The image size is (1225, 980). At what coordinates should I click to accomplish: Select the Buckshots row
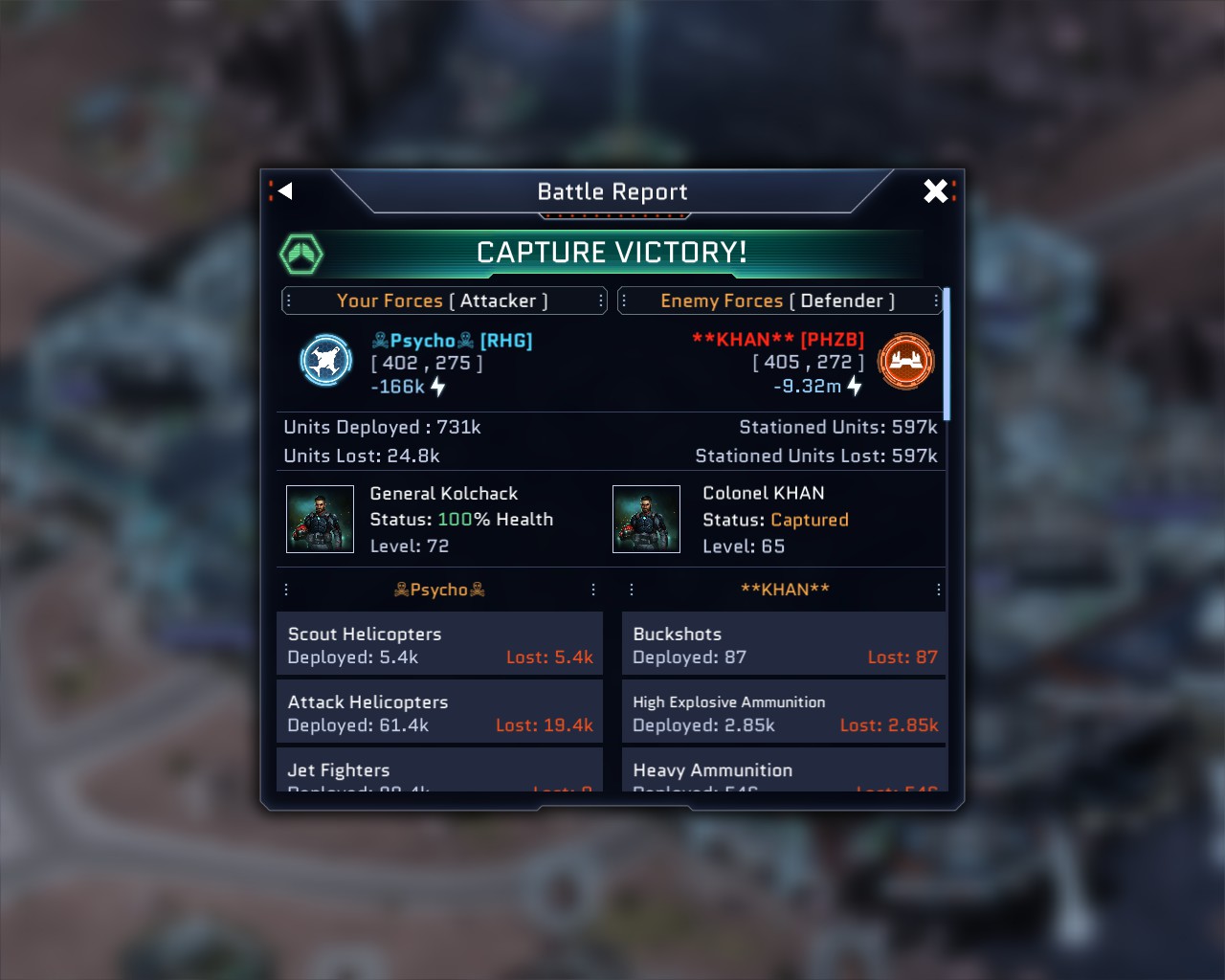784,645
